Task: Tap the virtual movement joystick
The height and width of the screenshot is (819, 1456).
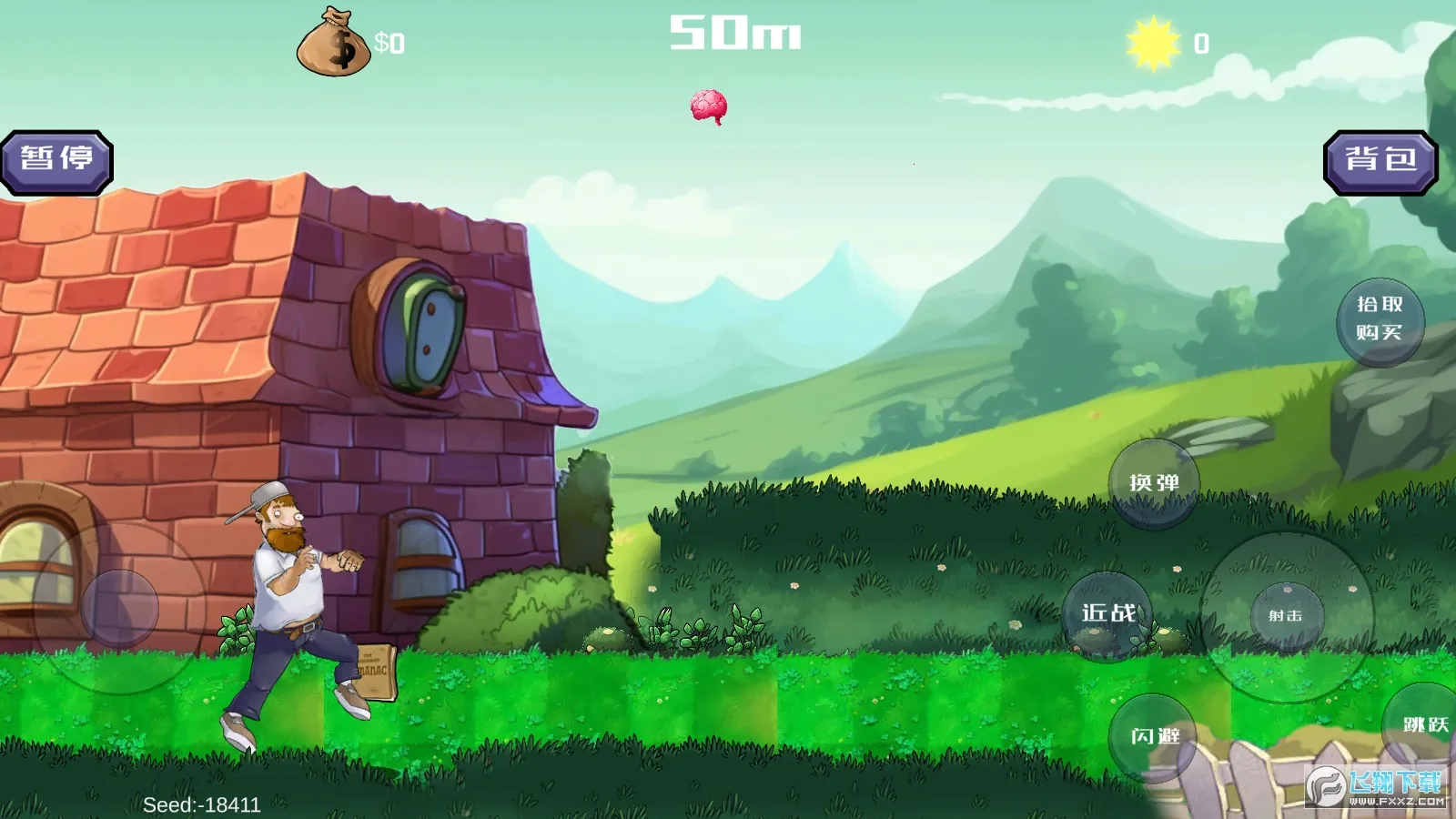Action: point(120,608)
